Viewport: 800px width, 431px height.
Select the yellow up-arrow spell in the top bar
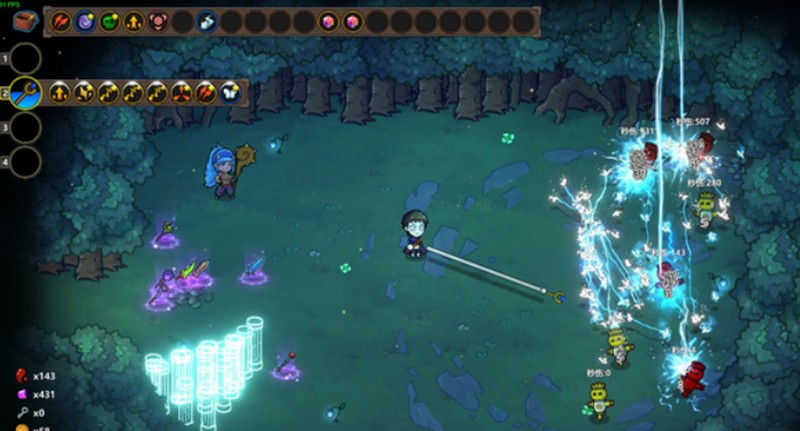tap(133, 21)
